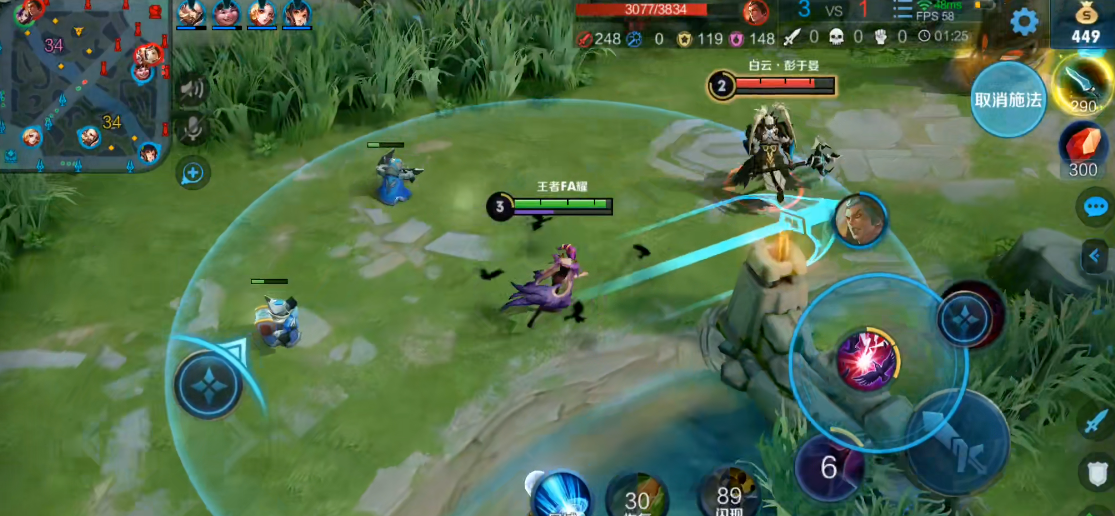Tap the signal bubble with plus icon
The height and width of the screenshot is (516, 1115).
pos(192,174)
